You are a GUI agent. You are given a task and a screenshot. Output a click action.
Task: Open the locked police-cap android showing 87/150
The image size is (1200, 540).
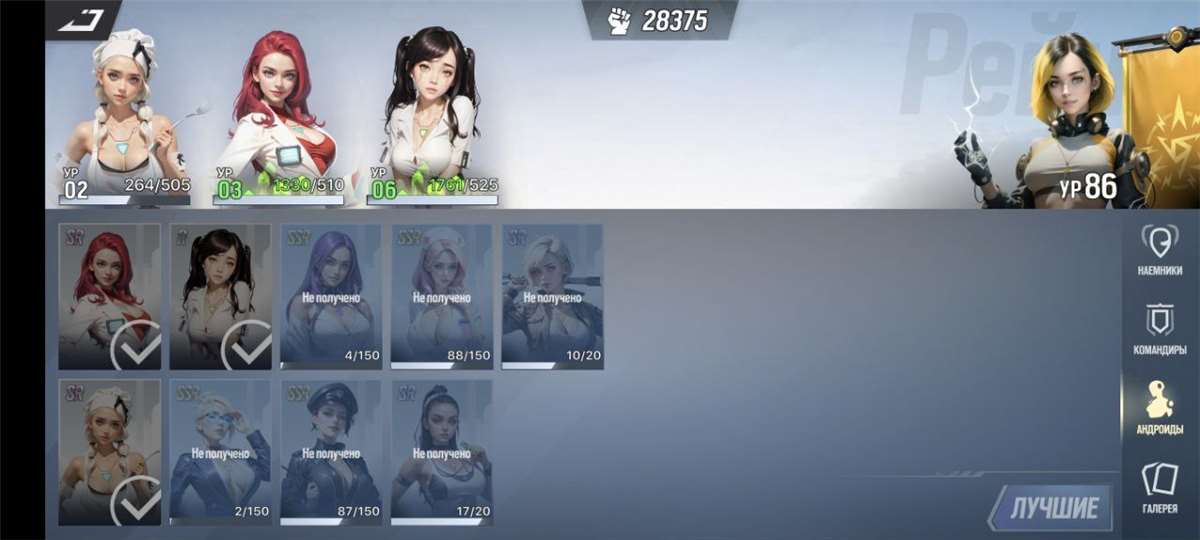(331, 452)
